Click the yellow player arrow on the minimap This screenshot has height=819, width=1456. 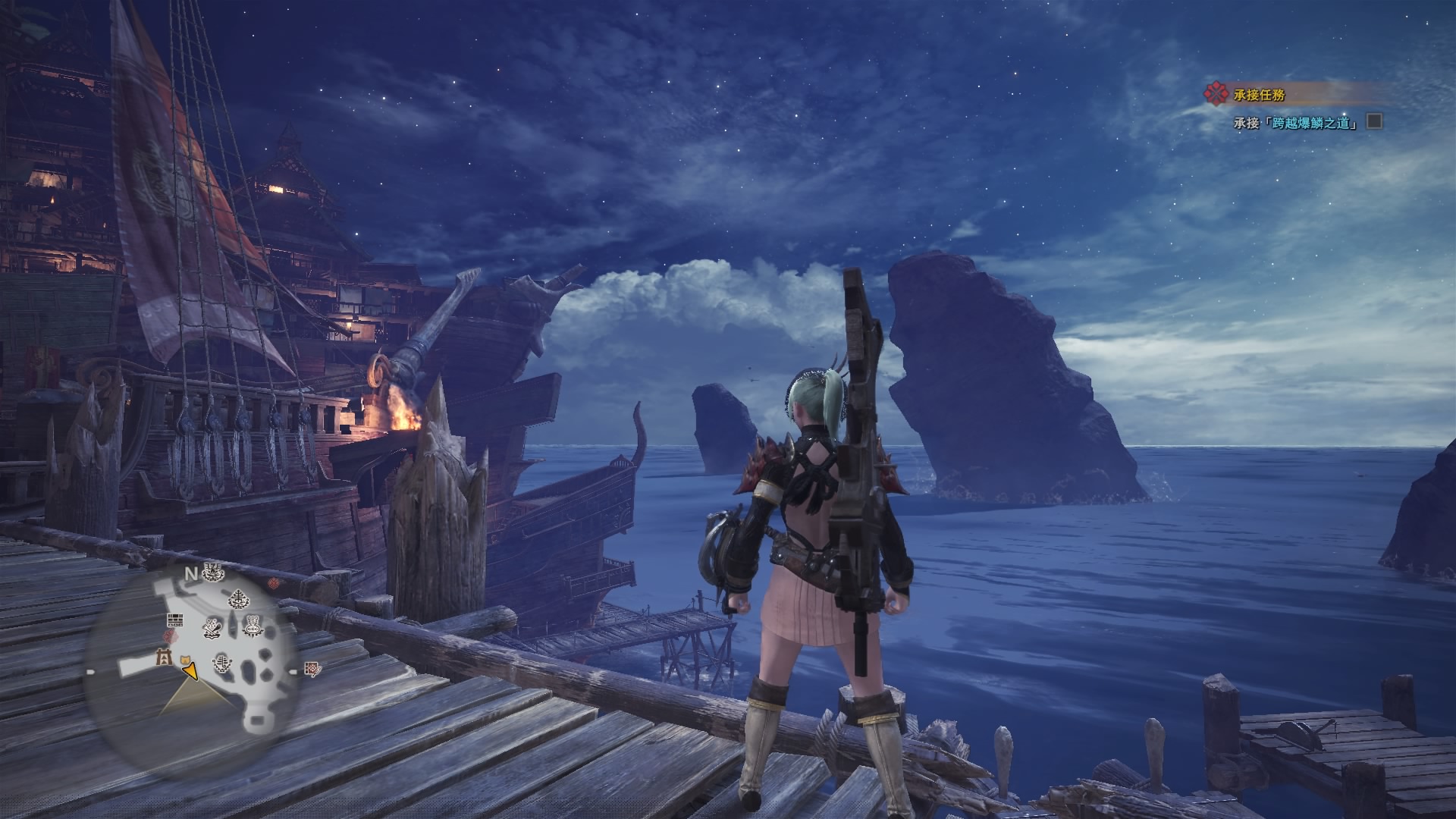[x=190, y=670]
